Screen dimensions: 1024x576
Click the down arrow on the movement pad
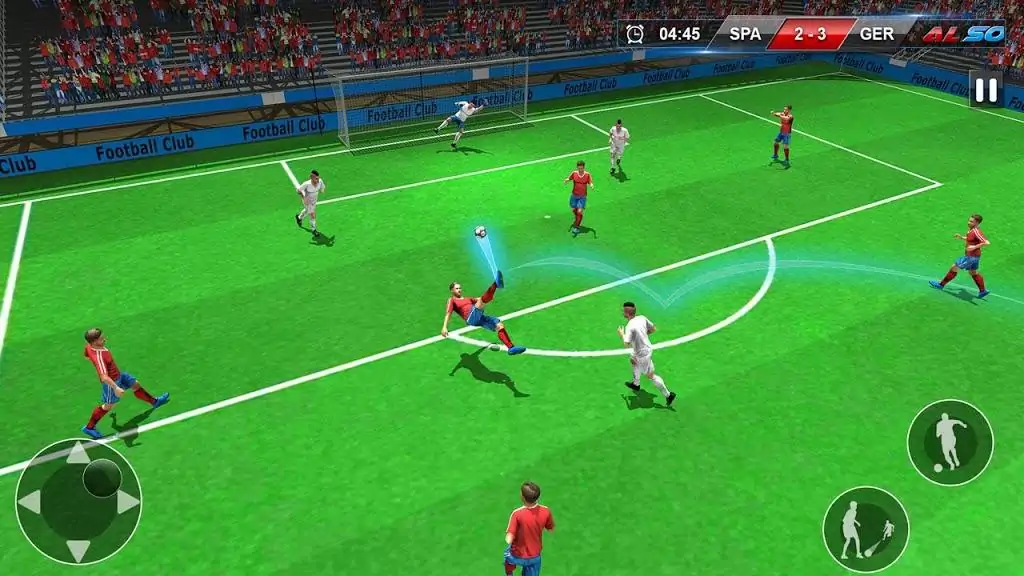78,549
